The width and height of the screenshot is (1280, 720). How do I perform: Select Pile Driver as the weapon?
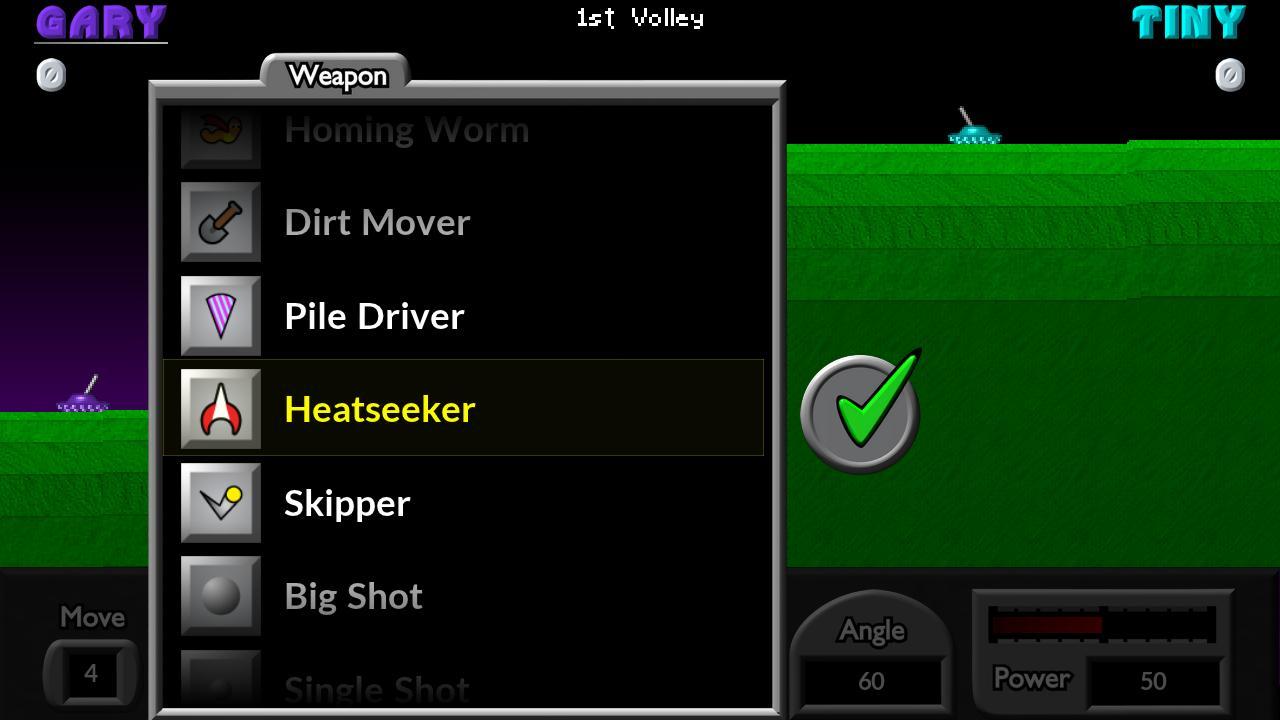[374, 316]
